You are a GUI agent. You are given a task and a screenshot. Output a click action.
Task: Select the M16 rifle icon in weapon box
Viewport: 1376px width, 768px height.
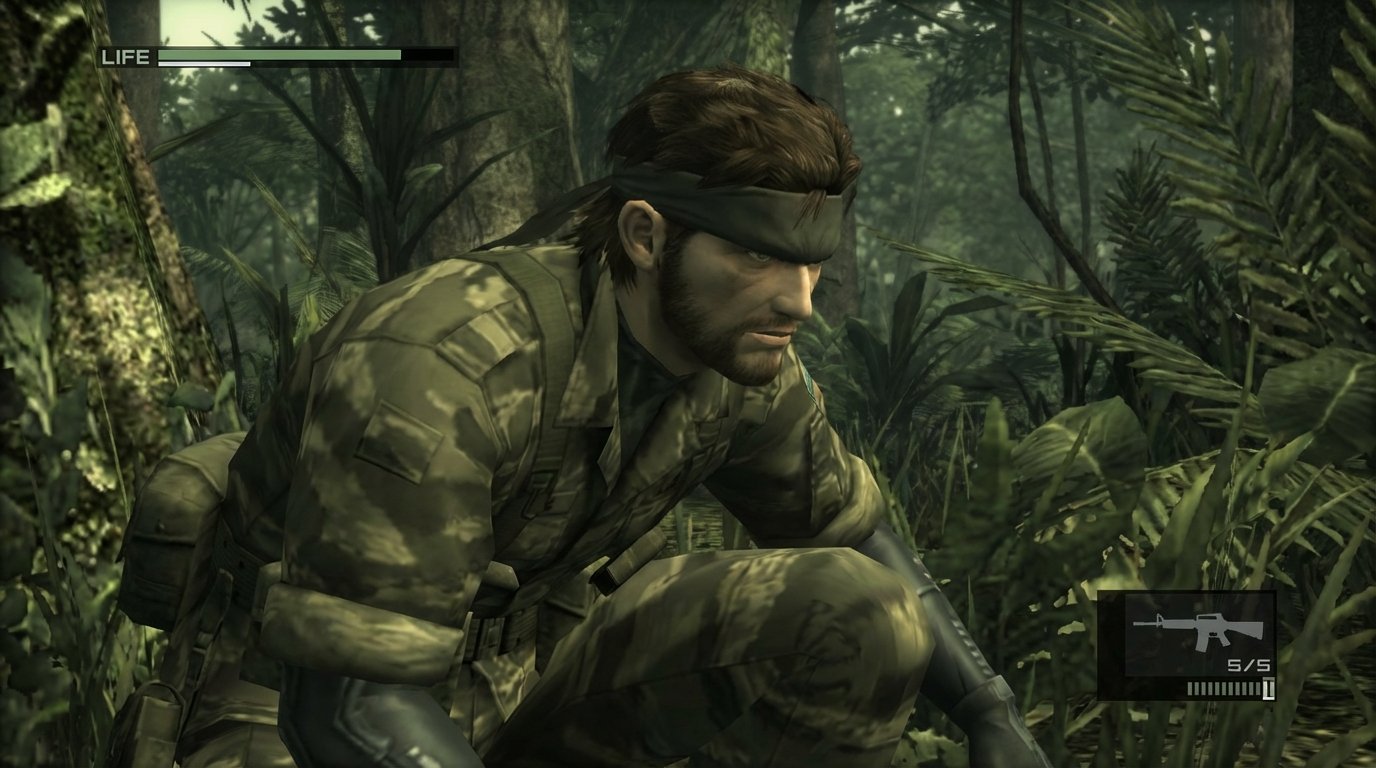coord(1197,630)
